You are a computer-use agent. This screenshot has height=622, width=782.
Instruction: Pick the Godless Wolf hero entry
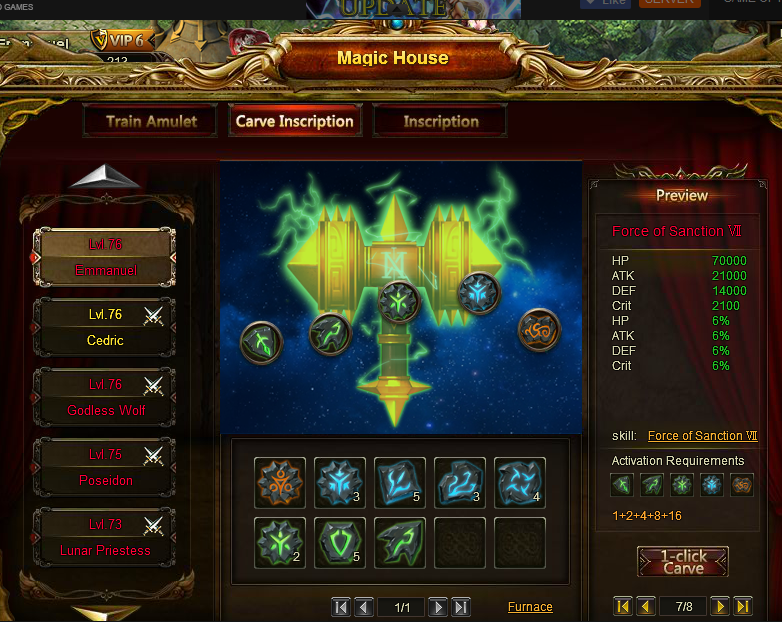coord(105,397)
